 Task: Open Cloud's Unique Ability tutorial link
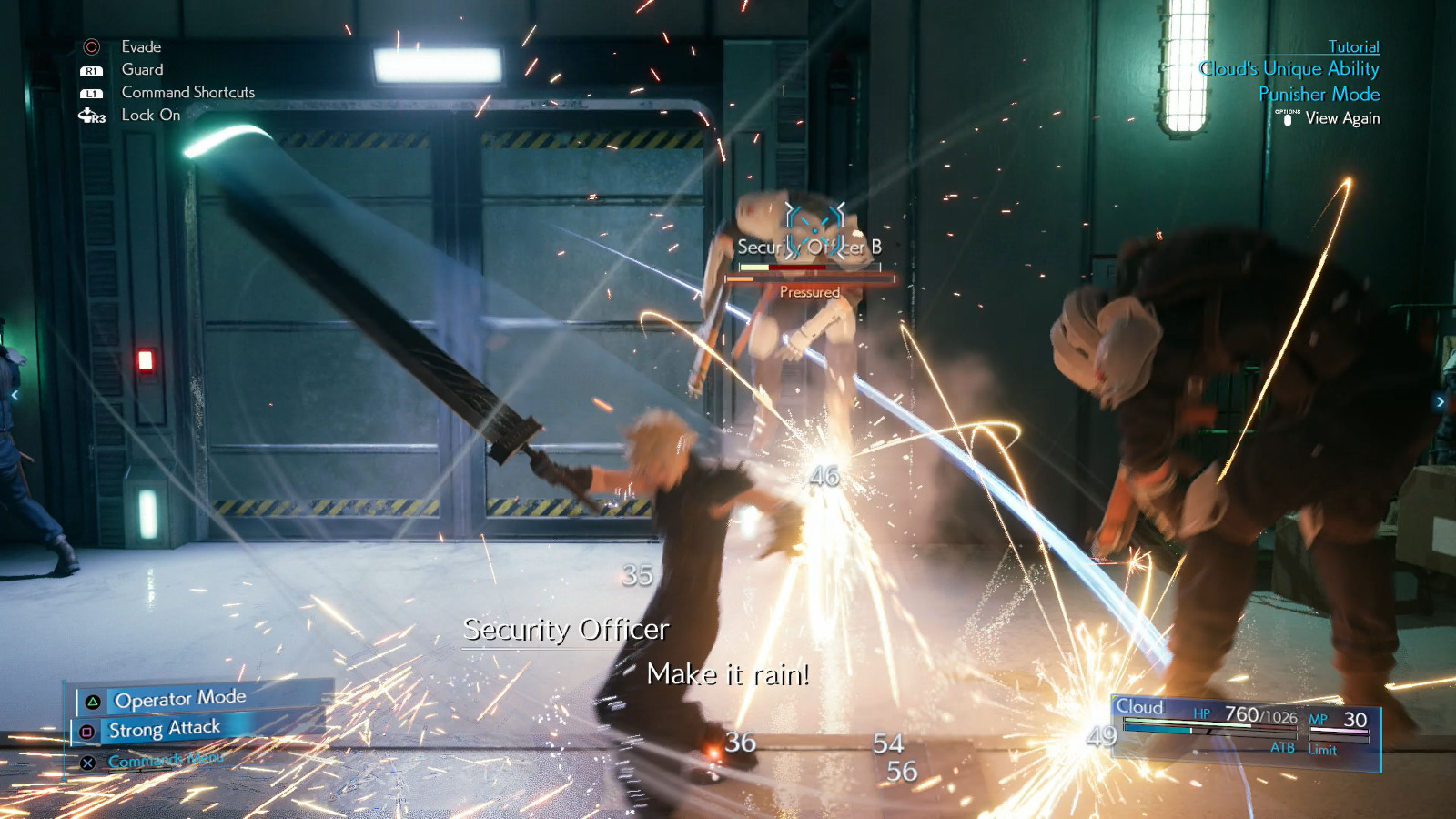click(1289, 68)
